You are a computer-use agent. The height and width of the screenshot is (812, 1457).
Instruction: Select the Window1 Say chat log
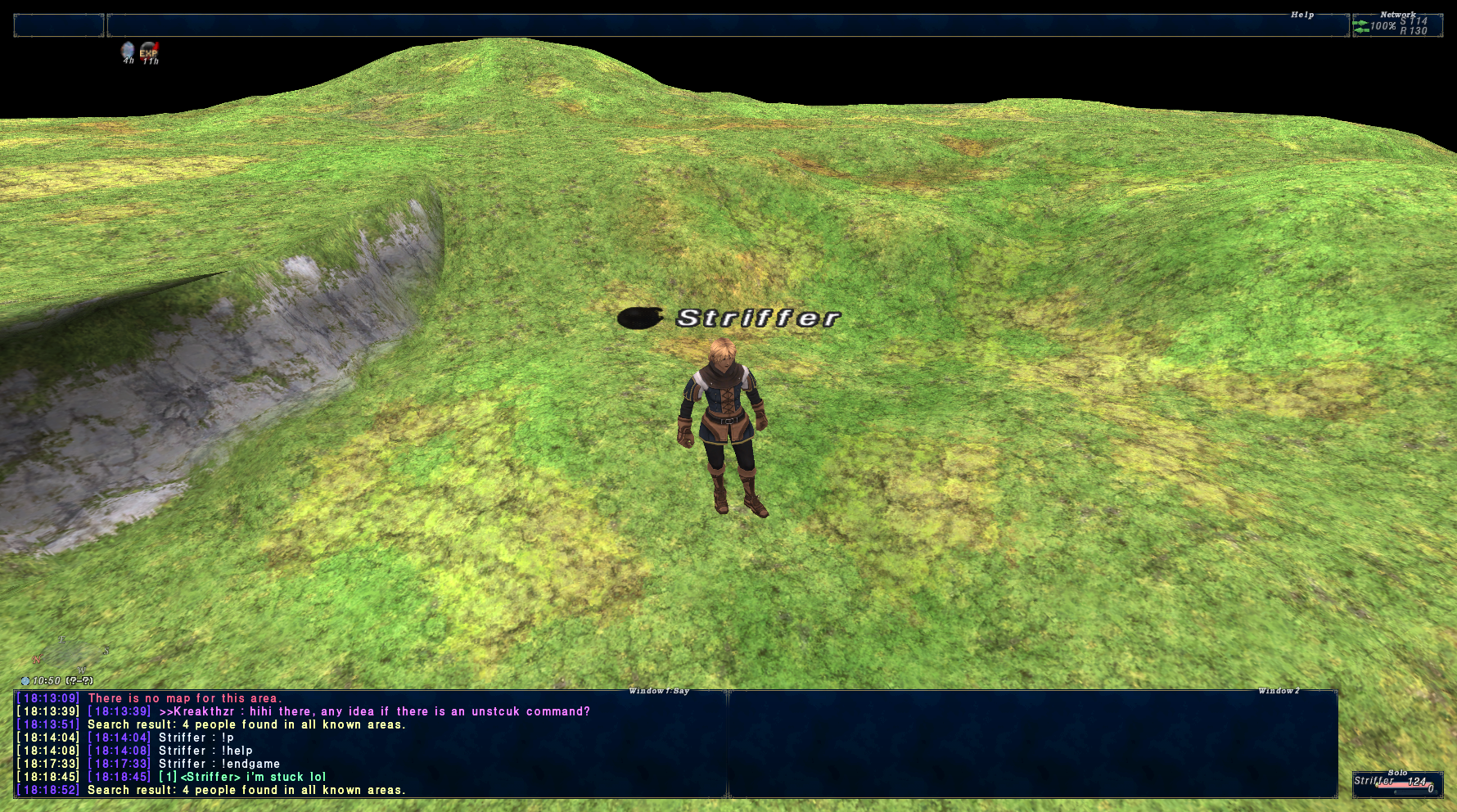[x=370, y=743]
